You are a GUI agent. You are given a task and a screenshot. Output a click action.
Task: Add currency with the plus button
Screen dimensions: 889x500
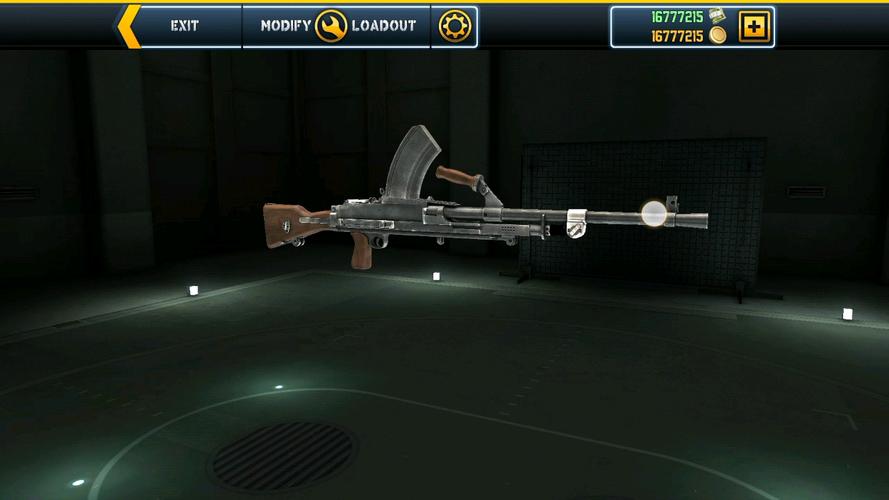[753, 26]
